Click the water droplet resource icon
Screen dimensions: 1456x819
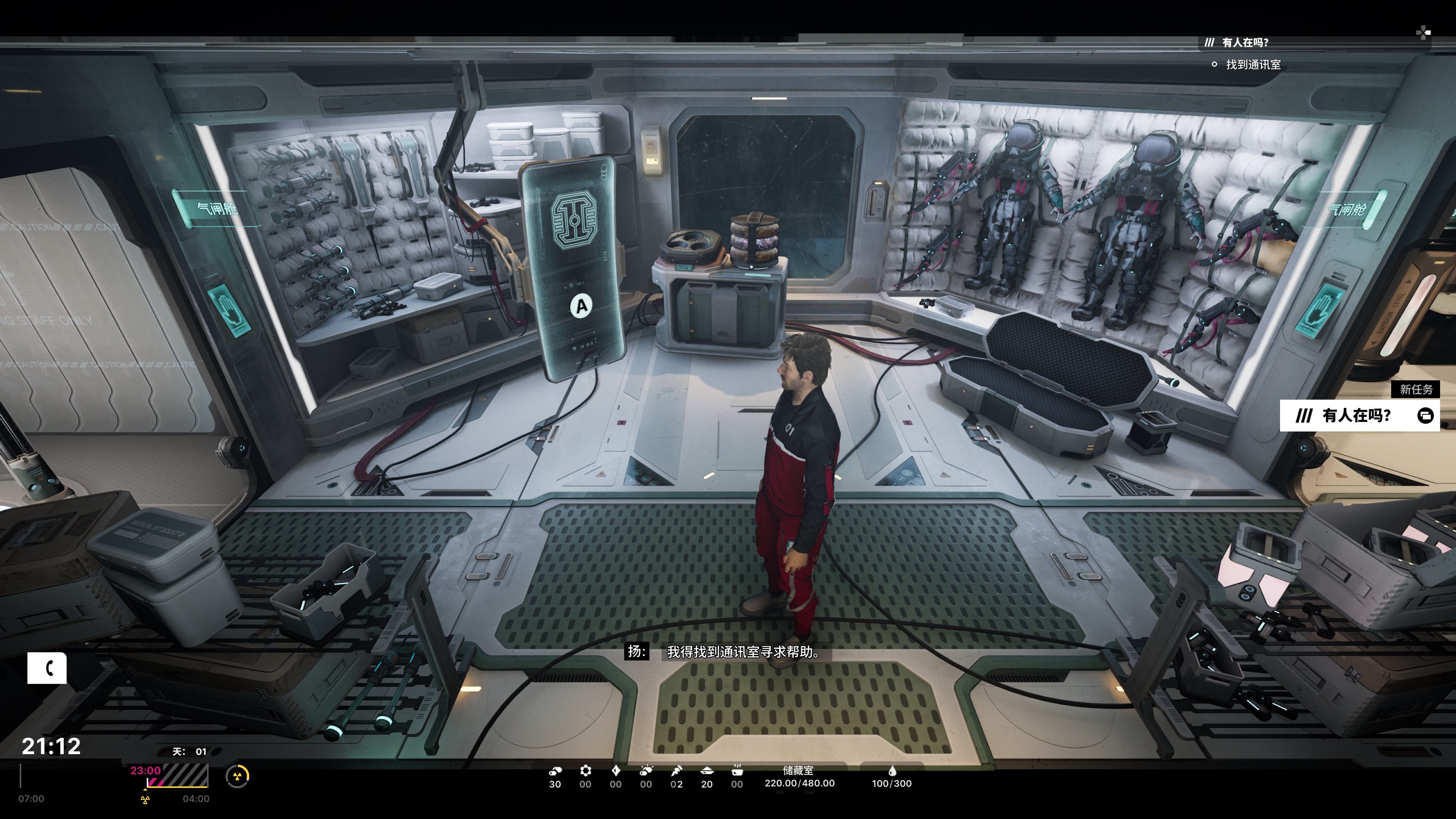(x=892, y=770)
